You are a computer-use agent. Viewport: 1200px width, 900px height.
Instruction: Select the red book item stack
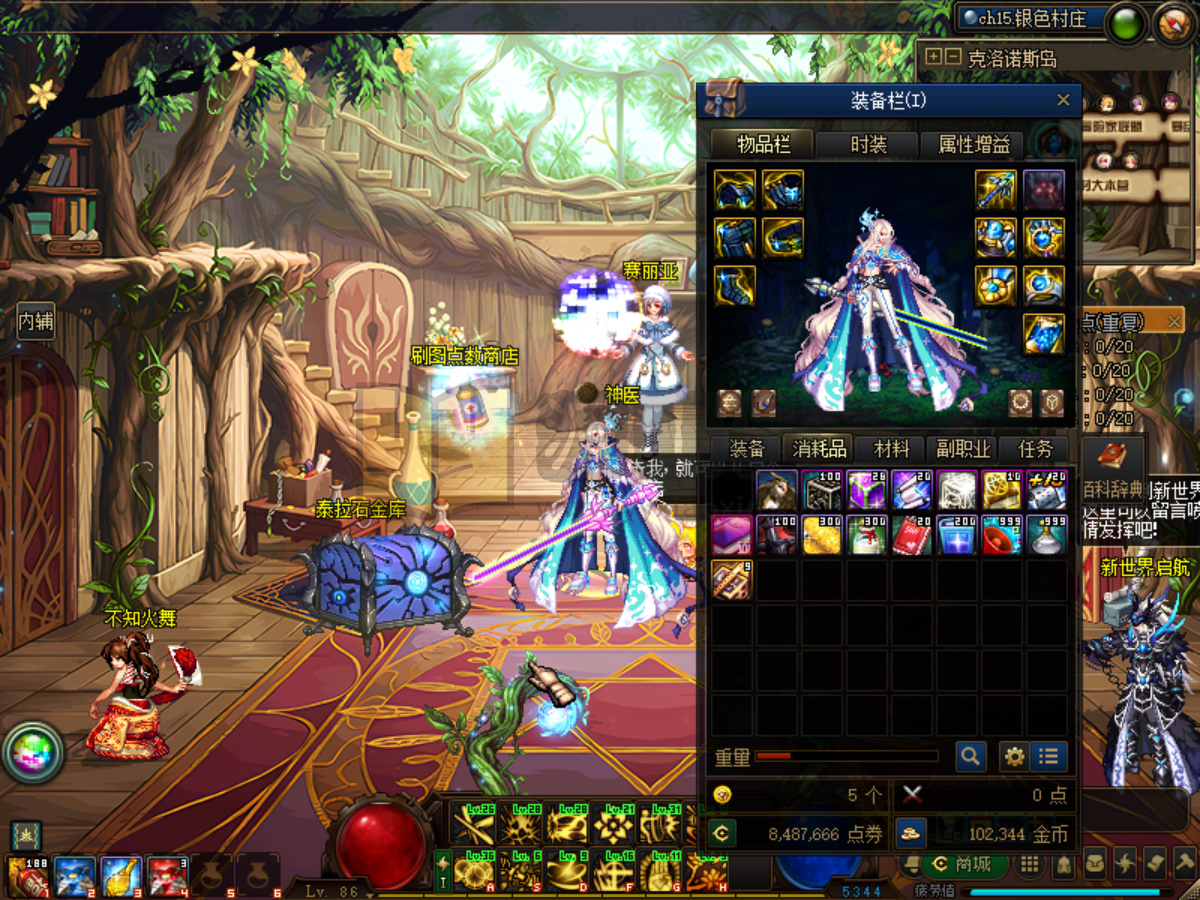tap(910, 535)
